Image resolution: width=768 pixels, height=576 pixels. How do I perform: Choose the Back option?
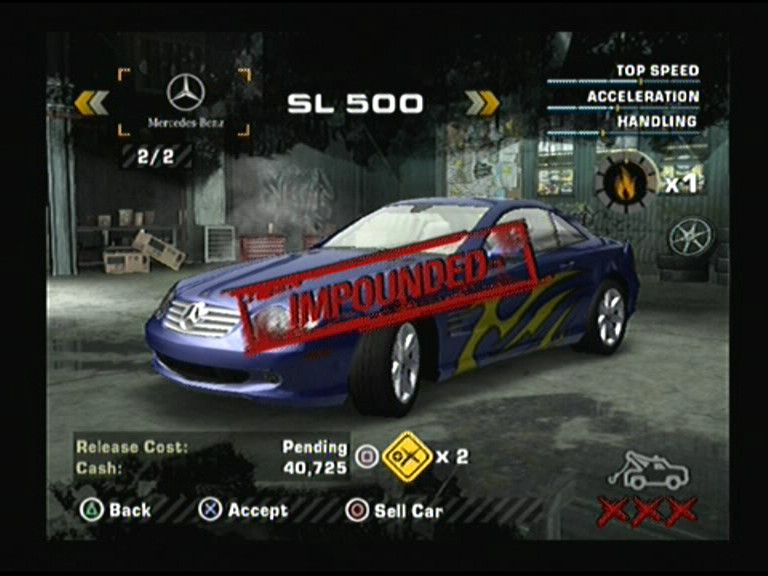116,510
